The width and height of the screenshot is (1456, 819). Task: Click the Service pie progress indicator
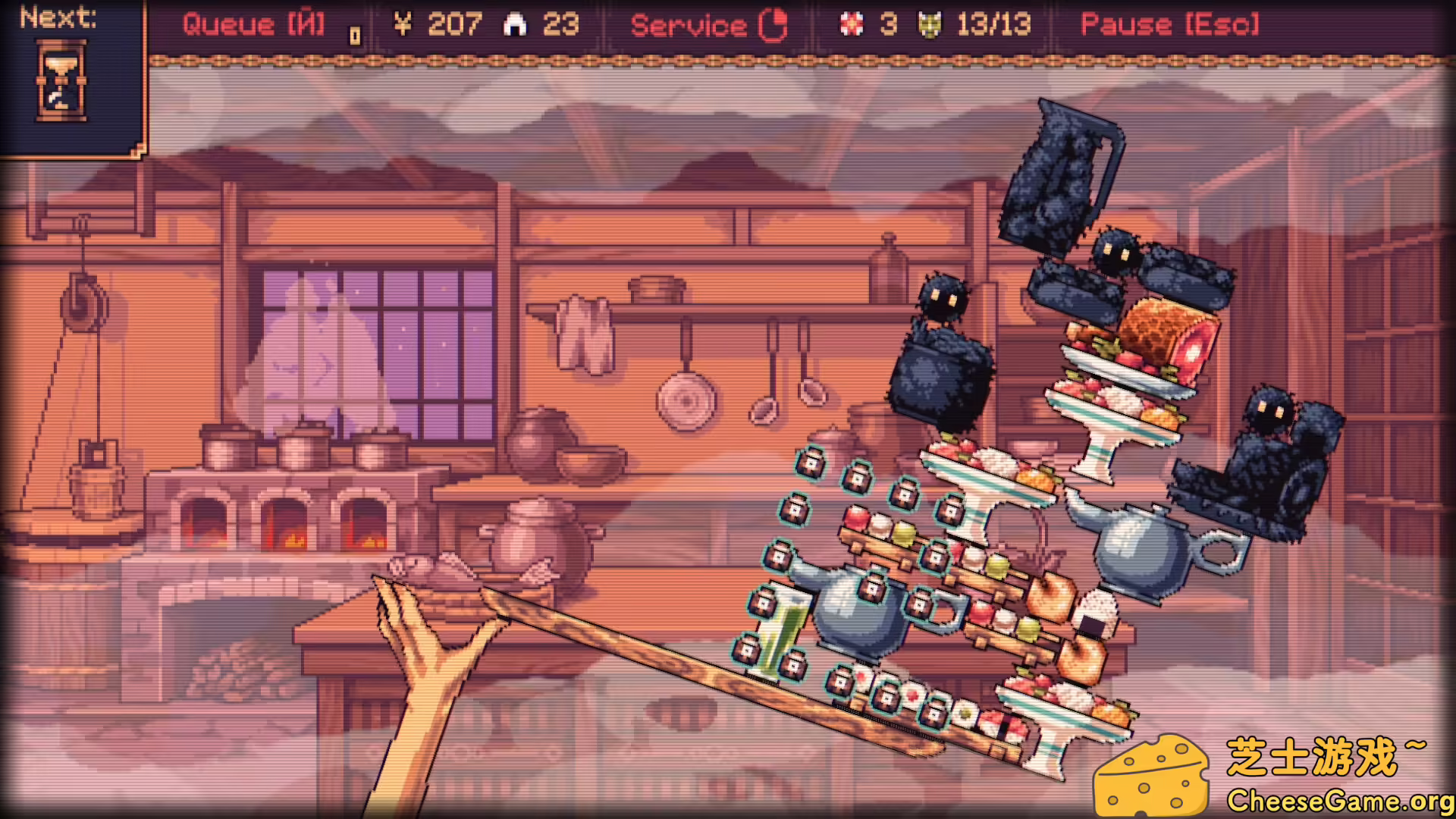pyautogui.click(x=773, y=24)
